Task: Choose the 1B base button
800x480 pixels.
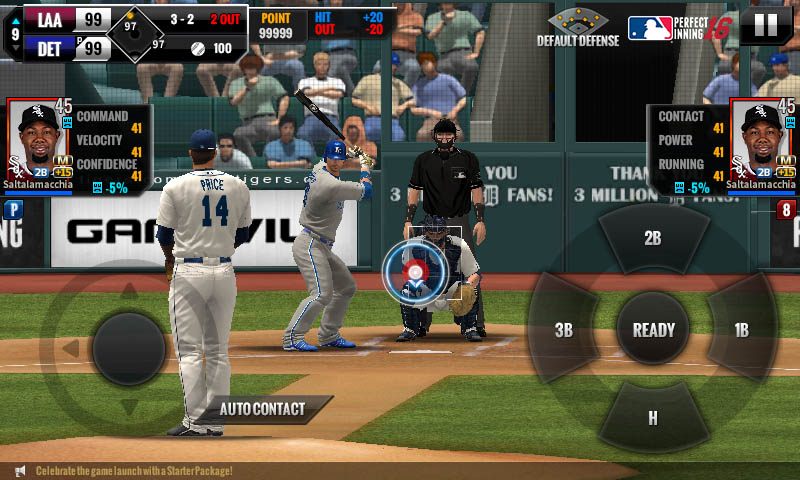Action: click(x=741, y=330)
